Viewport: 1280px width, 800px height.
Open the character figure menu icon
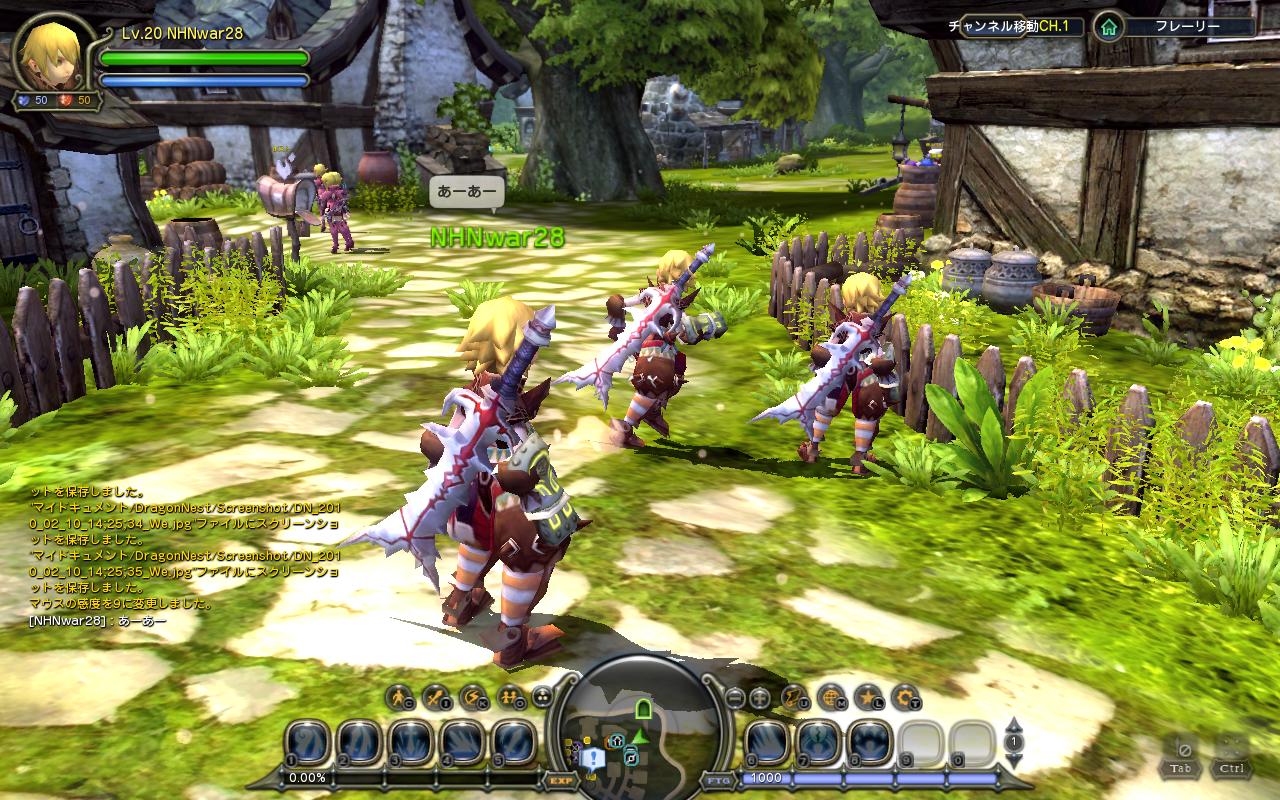click(399, 696)
